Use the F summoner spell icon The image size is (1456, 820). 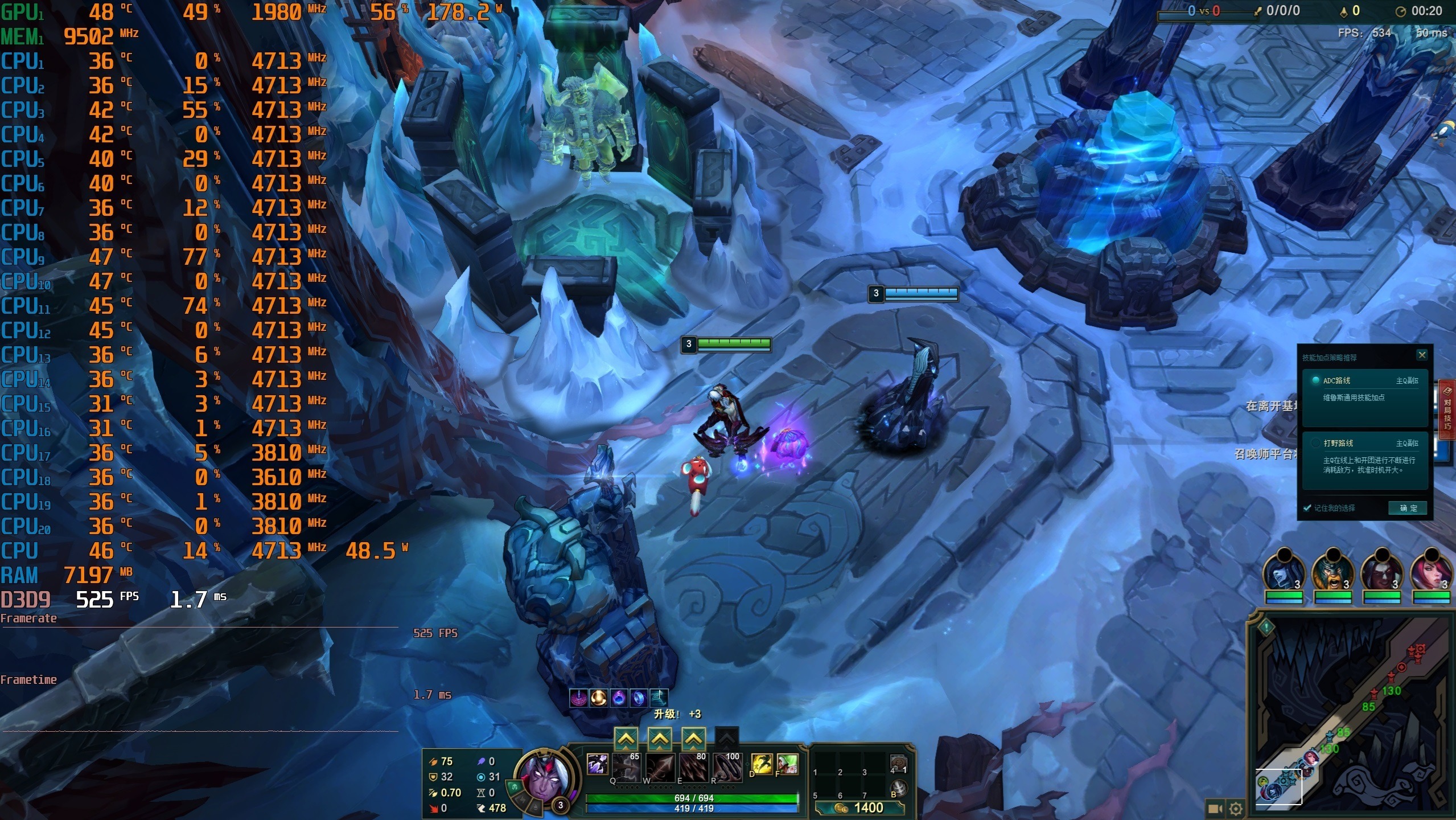click(x=787, y=764)
